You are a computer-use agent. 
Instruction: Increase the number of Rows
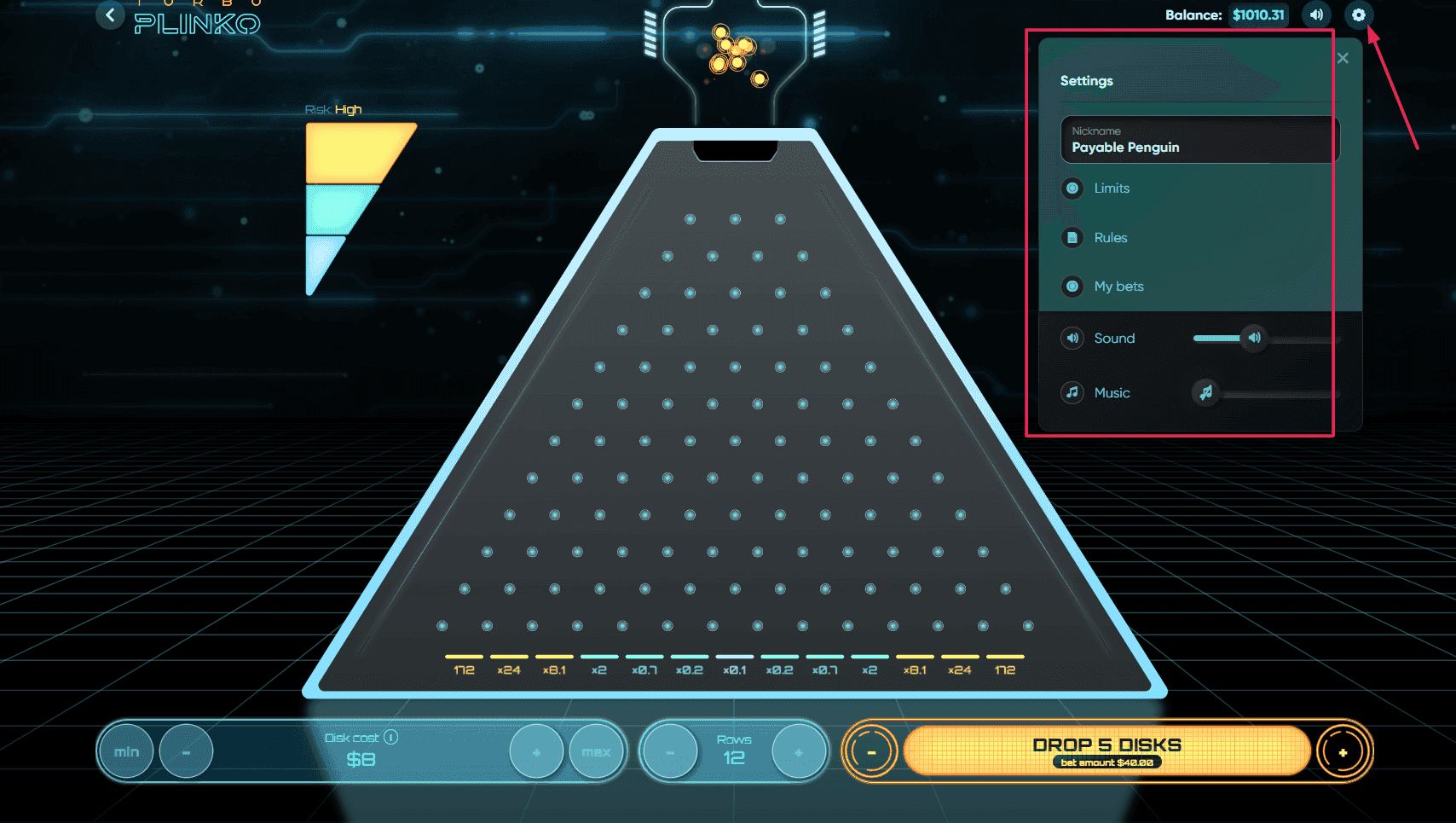click(x=798, y=751)
